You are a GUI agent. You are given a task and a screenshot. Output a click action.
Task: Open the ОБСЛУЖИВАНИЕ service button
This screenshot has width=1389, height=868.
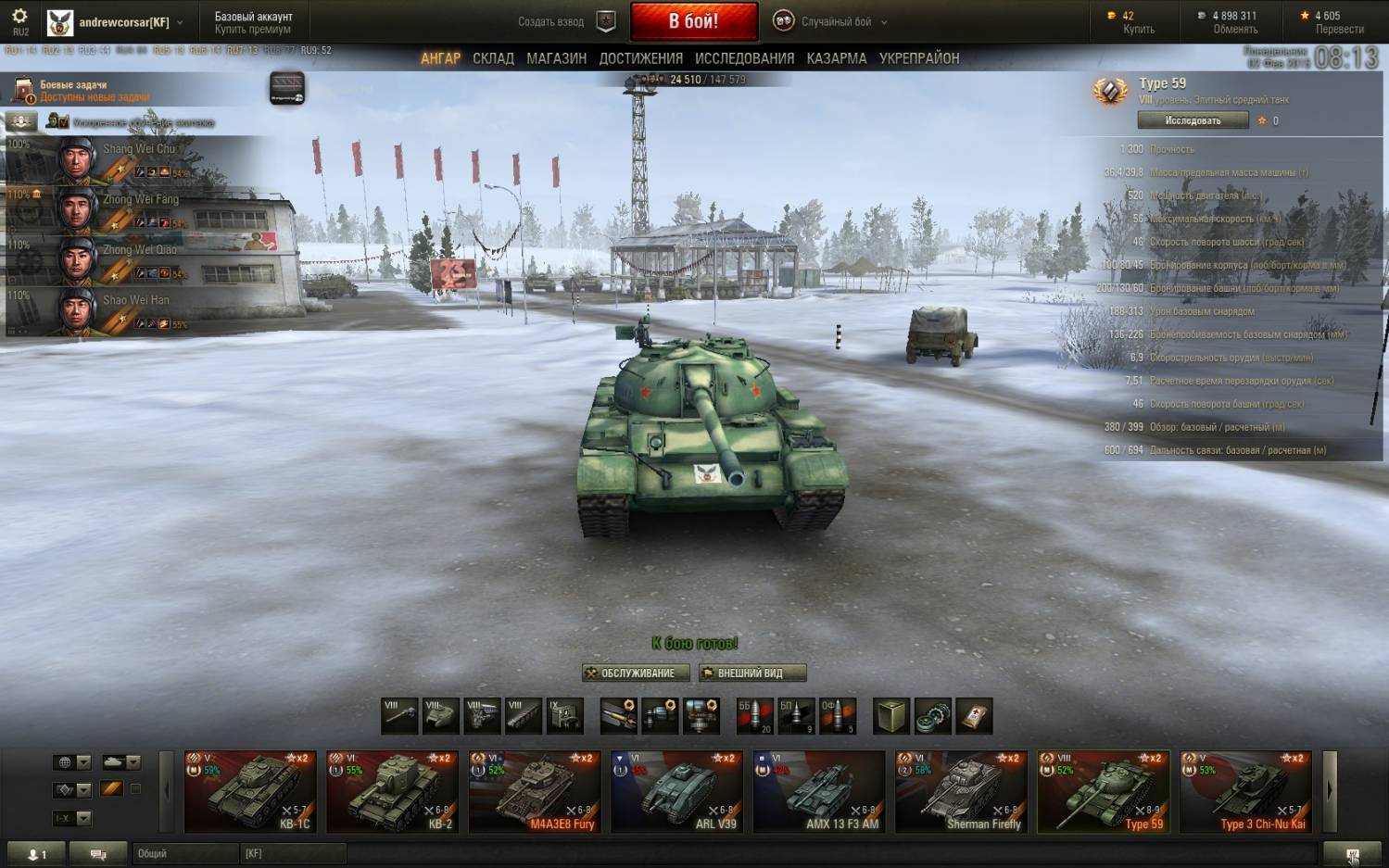tap(636, 673)
